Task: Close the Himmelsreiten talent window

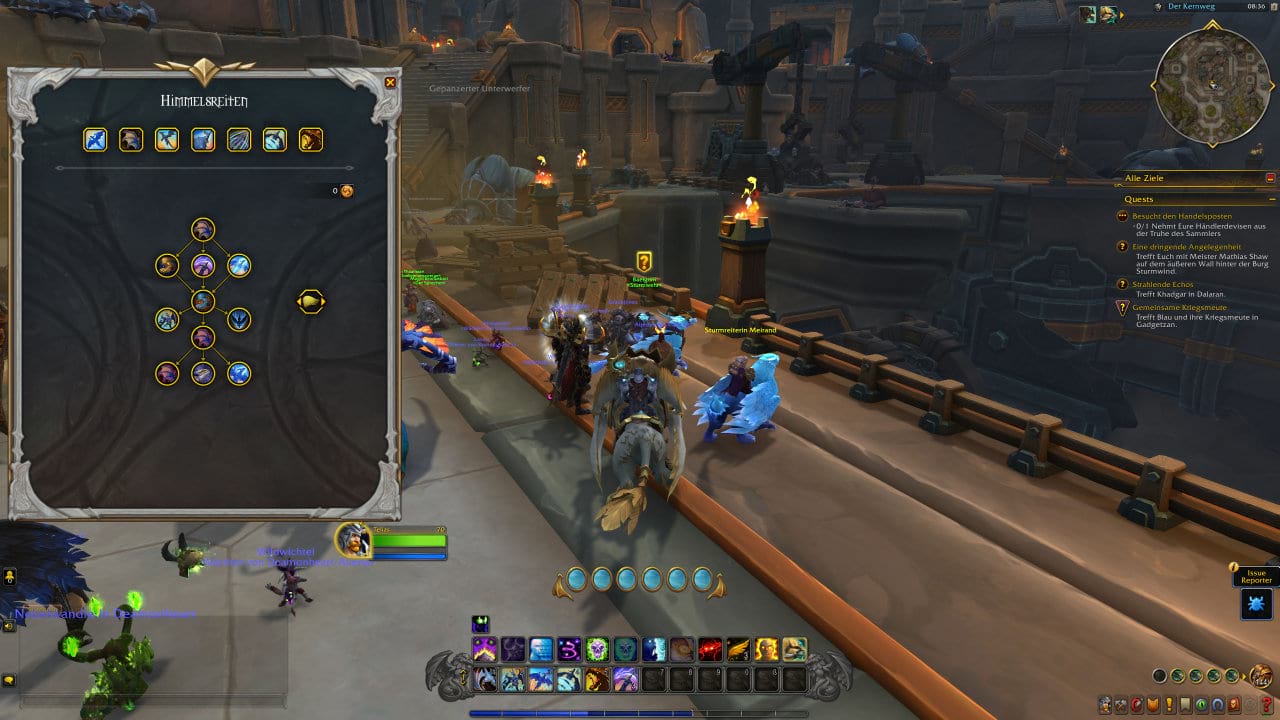Action: pyautogui.click(x=390, y=83)
